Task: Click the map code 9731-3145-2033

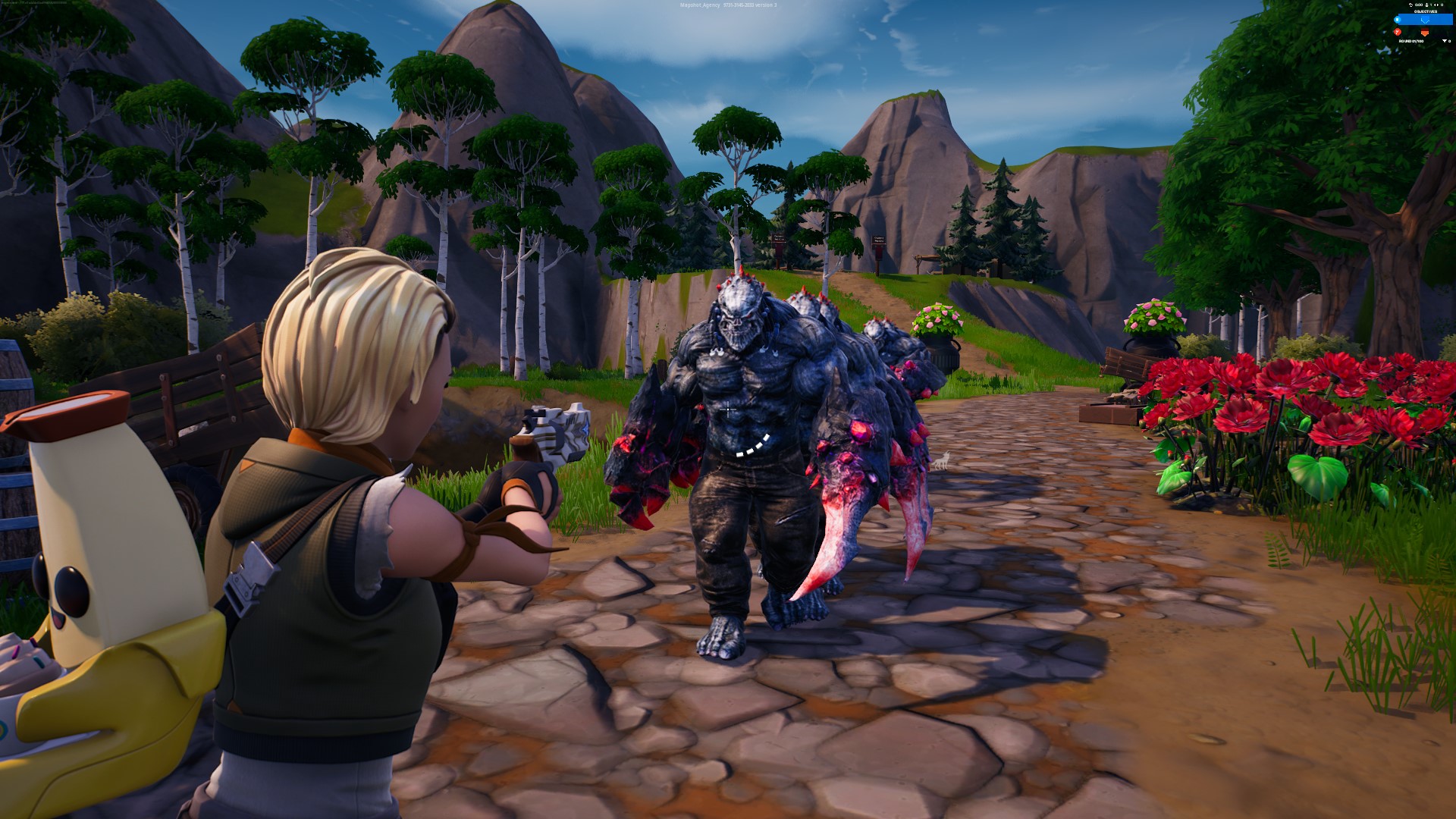Action: (x=737, y=4)
